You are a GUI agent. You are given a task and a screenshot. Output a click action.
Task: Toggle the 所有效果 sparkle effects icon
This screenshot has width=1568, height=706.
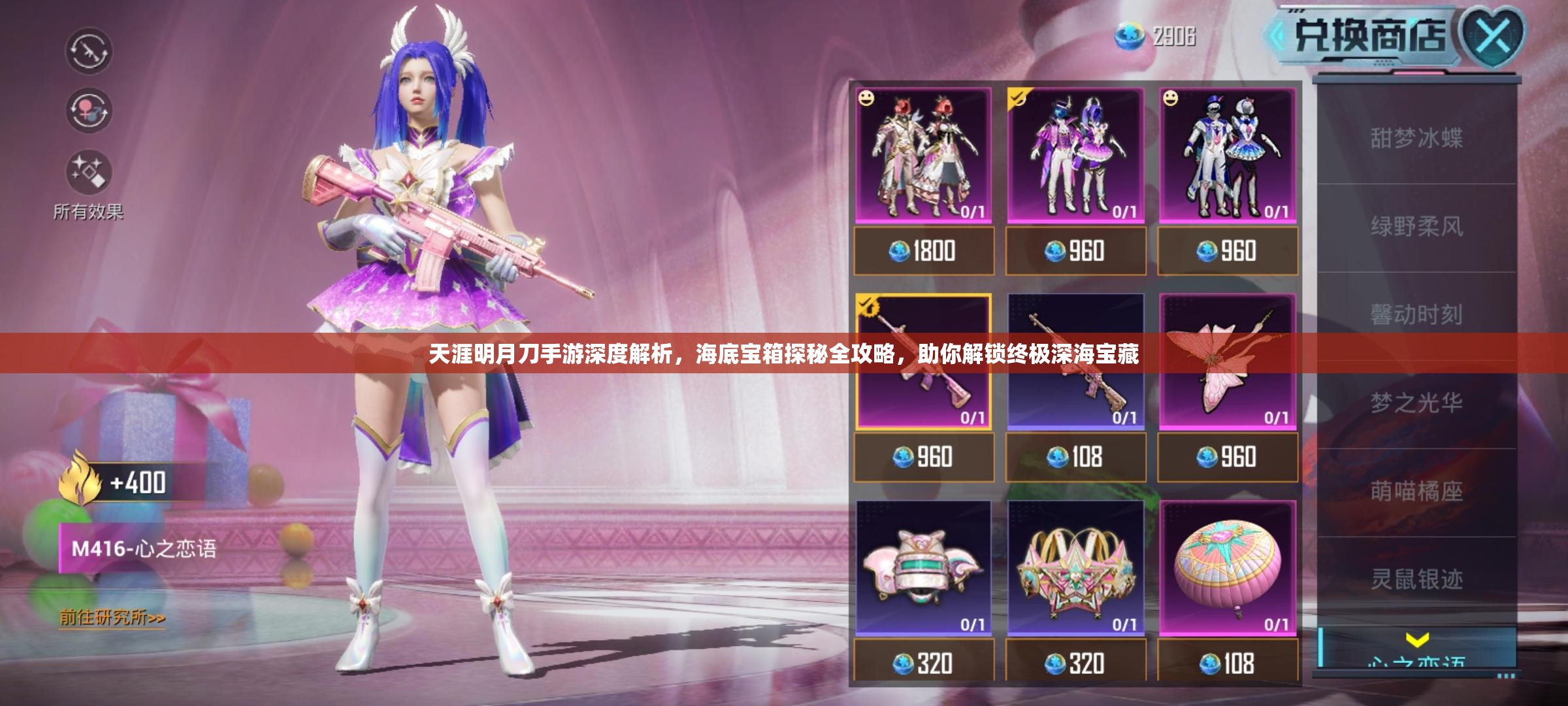click(x=89, y=172)
